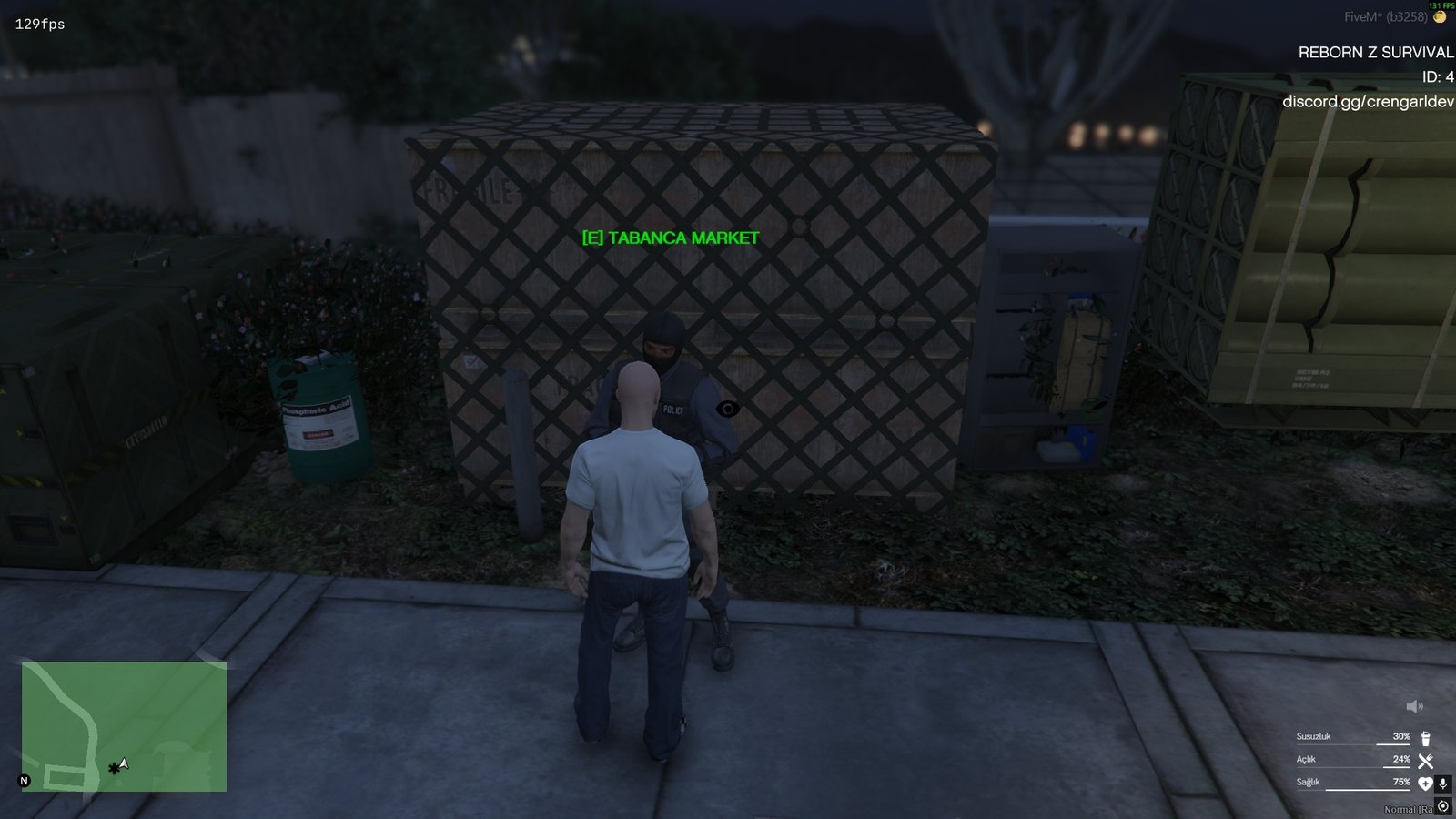This screenshot has height=819, width=1456.
Task: Click the north compass marker on the minimap
Action: (25, 781)
